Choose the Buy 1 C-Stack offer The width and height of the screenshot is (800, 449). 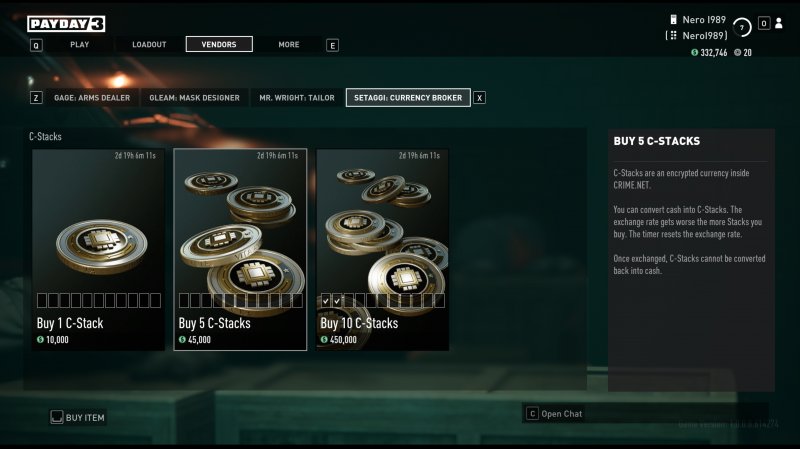[x=98, y=250]
